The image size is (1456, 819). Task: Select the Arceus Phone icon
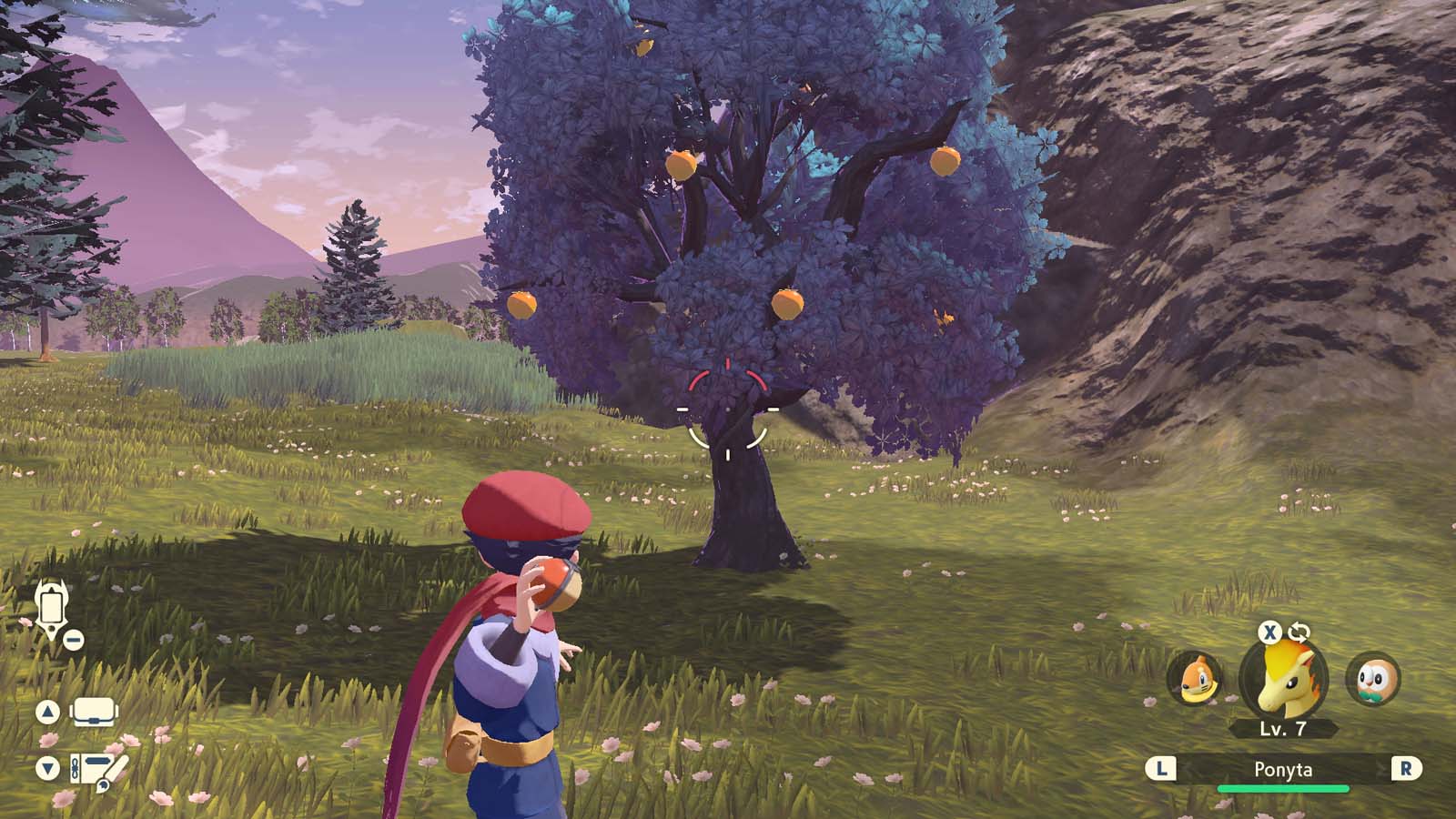coord(52,605)
